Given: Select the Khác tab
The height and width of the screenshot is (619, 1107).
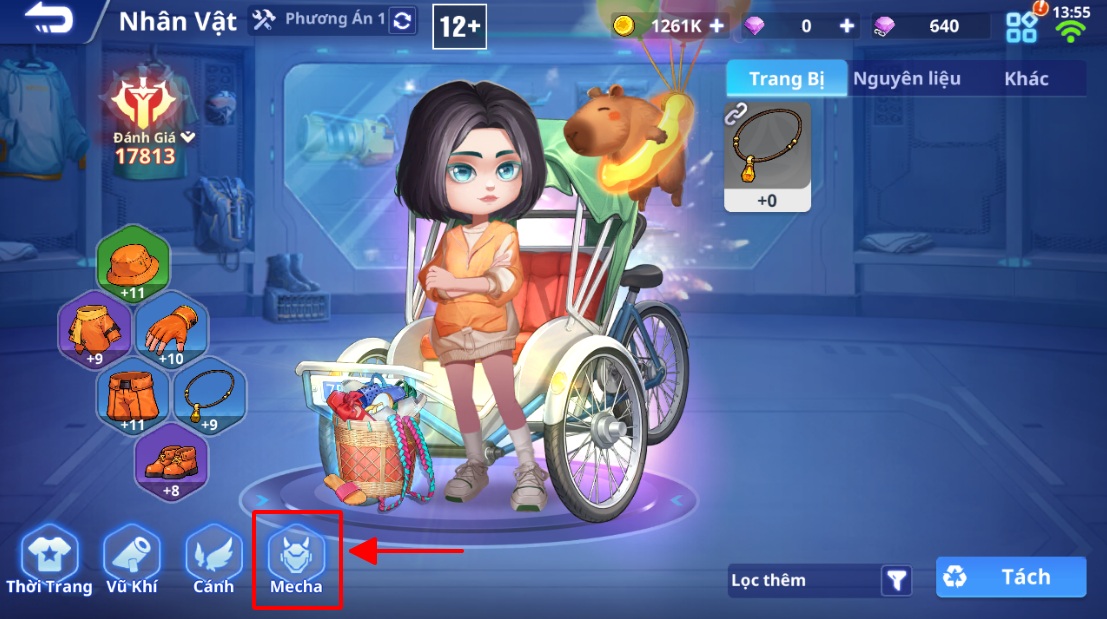Looking at the screenshot, I should [x=1026, y=78].
